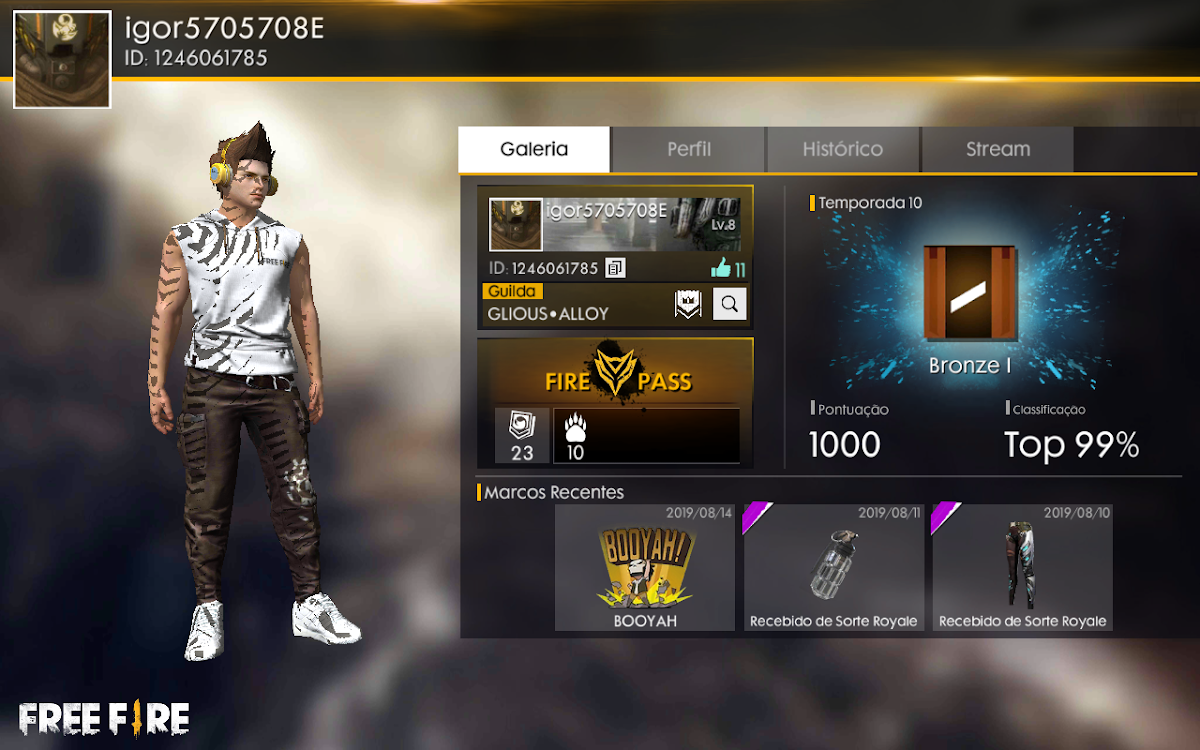Click the top-left player avatar
This screenshot has width=1200, height=750.
coord(62,60)
